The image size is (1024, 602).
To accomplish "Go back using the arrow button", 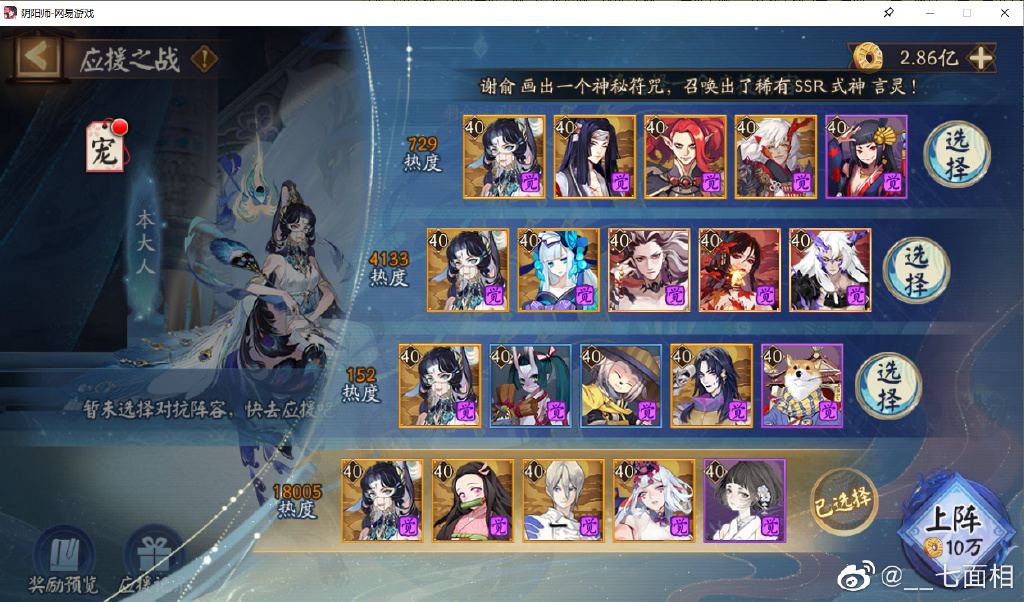I will coord(37,57).
